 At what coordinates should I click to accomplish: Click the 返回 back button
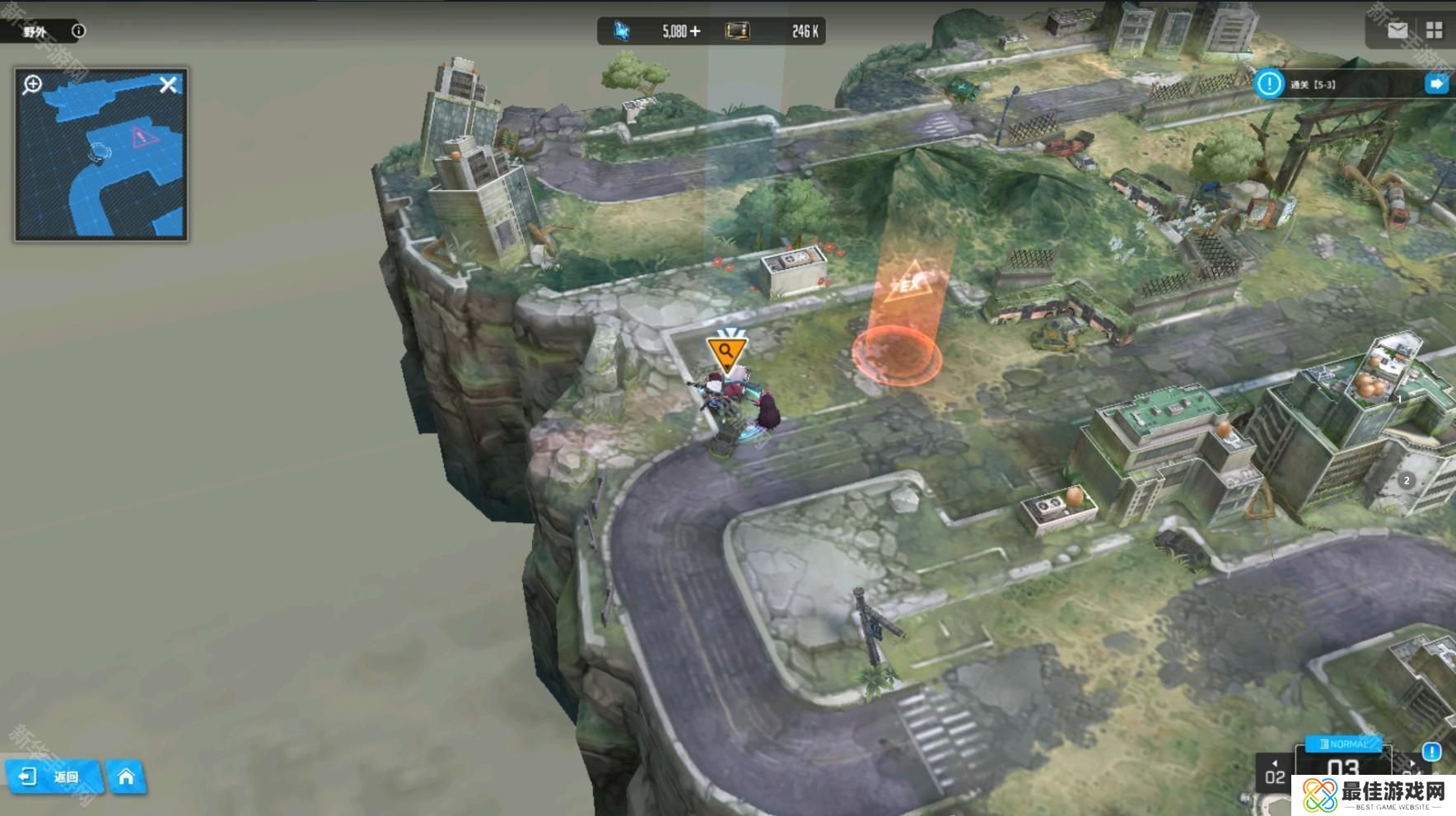[52, 776]
